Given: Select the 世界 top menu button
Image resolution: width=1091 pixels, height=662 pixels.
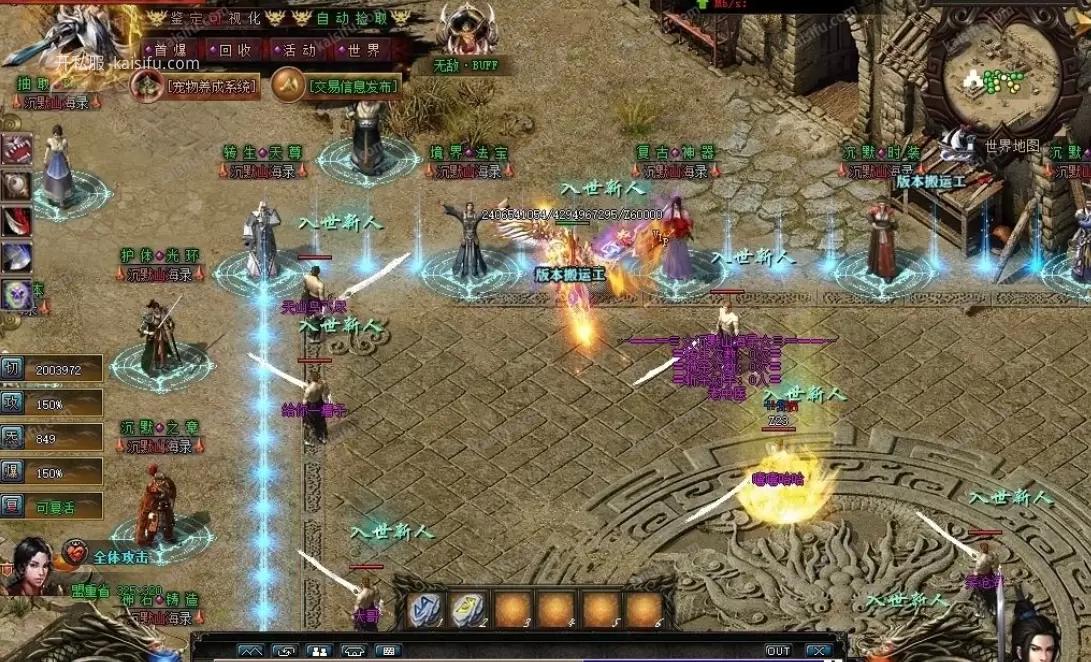Looking at the screenshot, I should point(360,49).
